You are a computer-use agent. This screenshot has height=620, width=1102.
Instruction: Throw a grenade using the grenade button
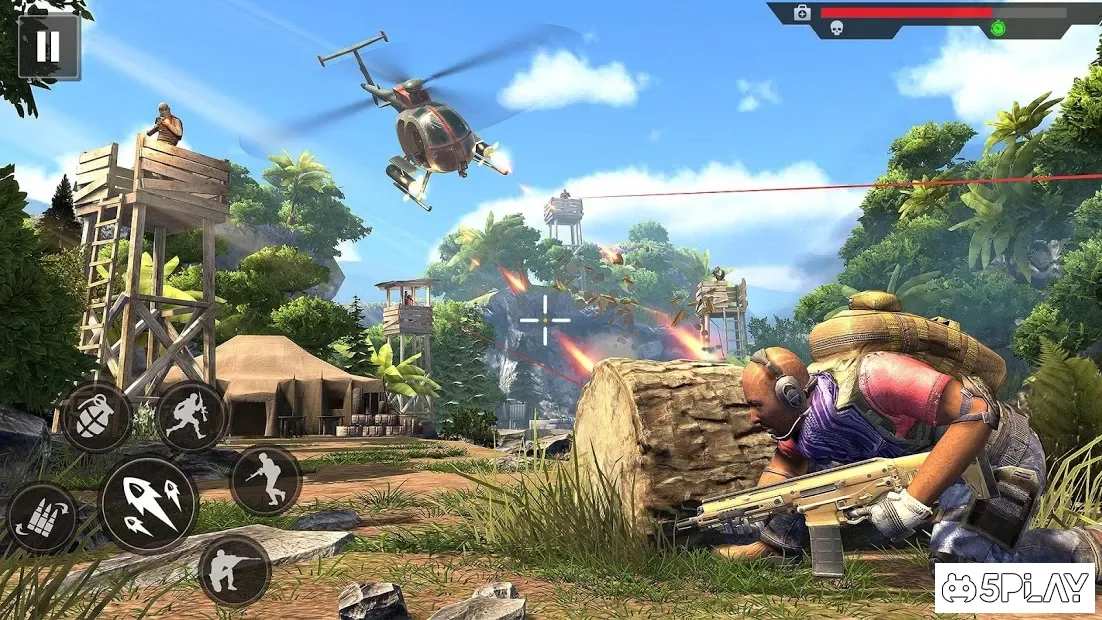tap(97, 417)
